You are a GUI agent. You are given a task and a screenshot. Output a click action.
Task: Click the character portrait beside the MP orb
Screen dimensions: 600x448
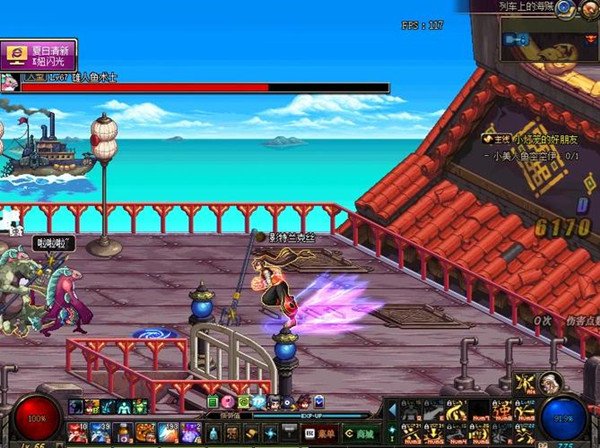pos(550,382)
